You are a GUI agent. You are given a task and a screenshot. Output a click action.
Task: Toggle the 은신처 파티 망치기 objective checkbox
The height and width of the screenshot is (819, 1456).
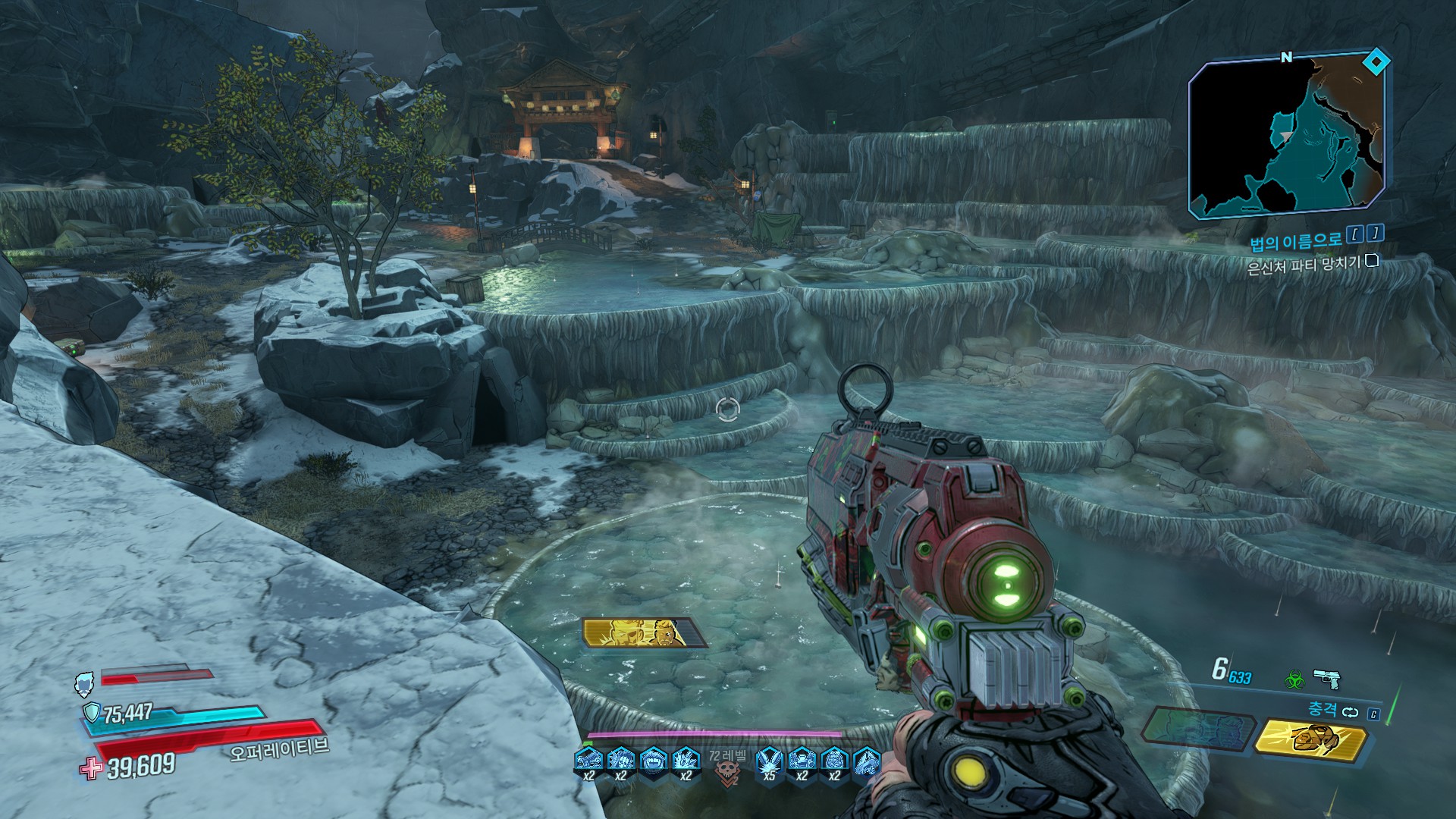(x=1371, y=262)
